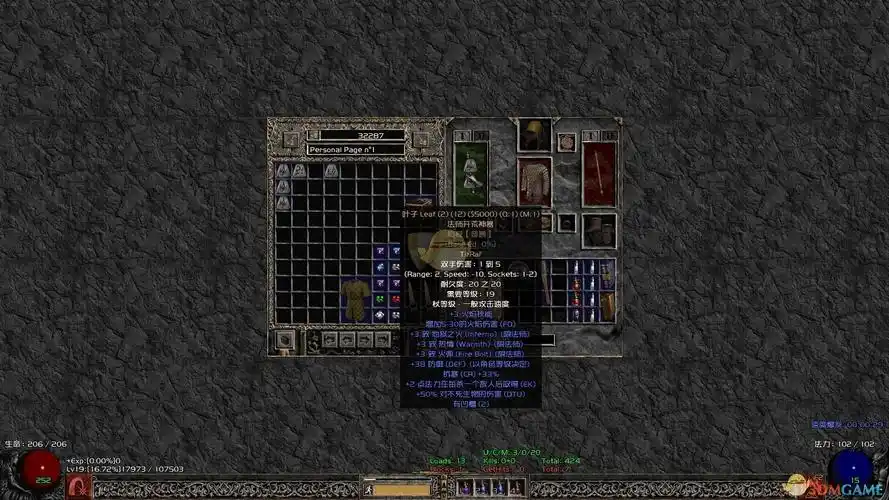
Task: Toggle the run/walk button on the bottom bar
Action: click(x=368, y=489)
